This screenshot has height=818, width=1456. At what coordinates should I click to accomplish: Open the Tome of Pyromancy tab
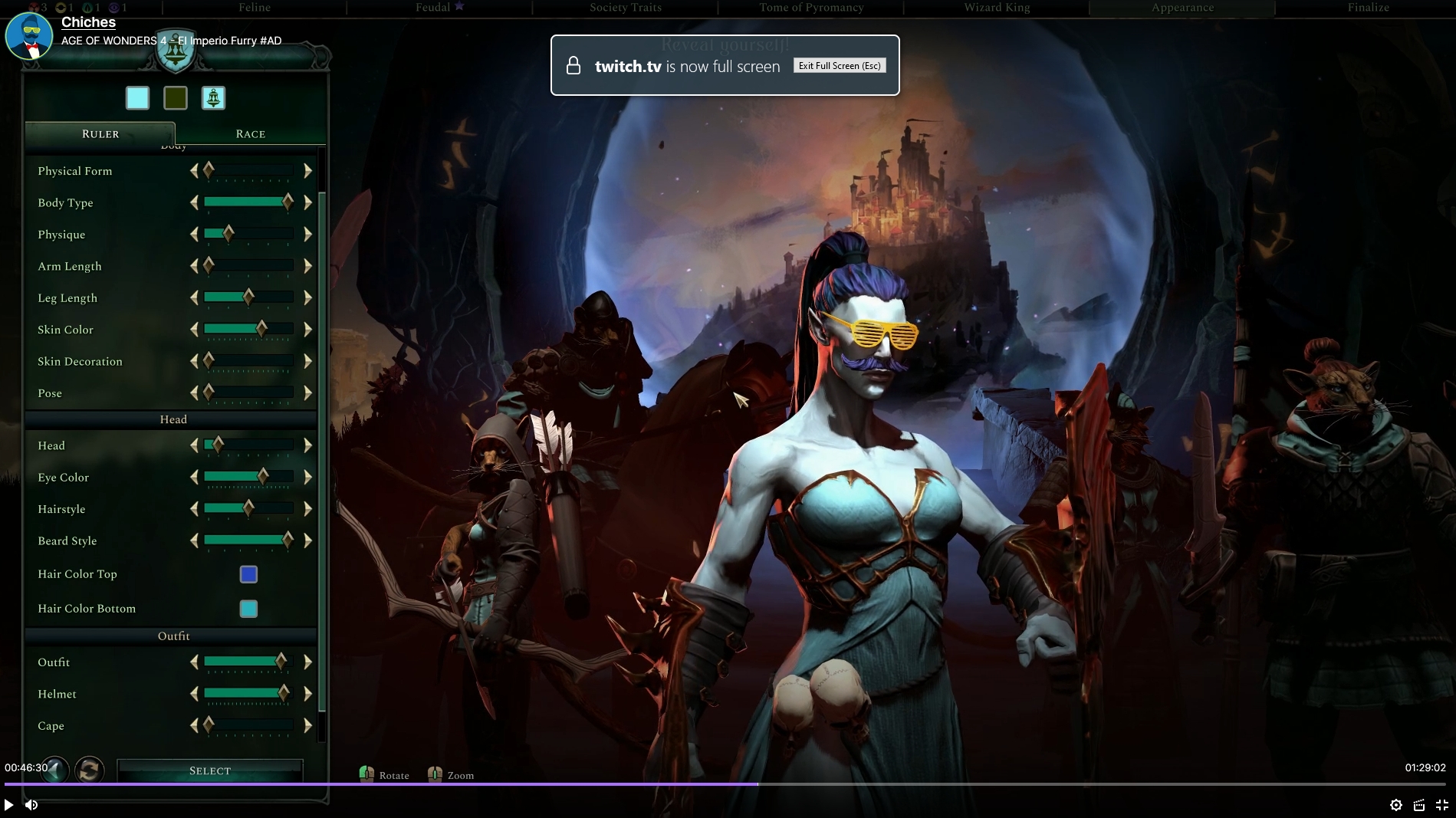(810, 8)
